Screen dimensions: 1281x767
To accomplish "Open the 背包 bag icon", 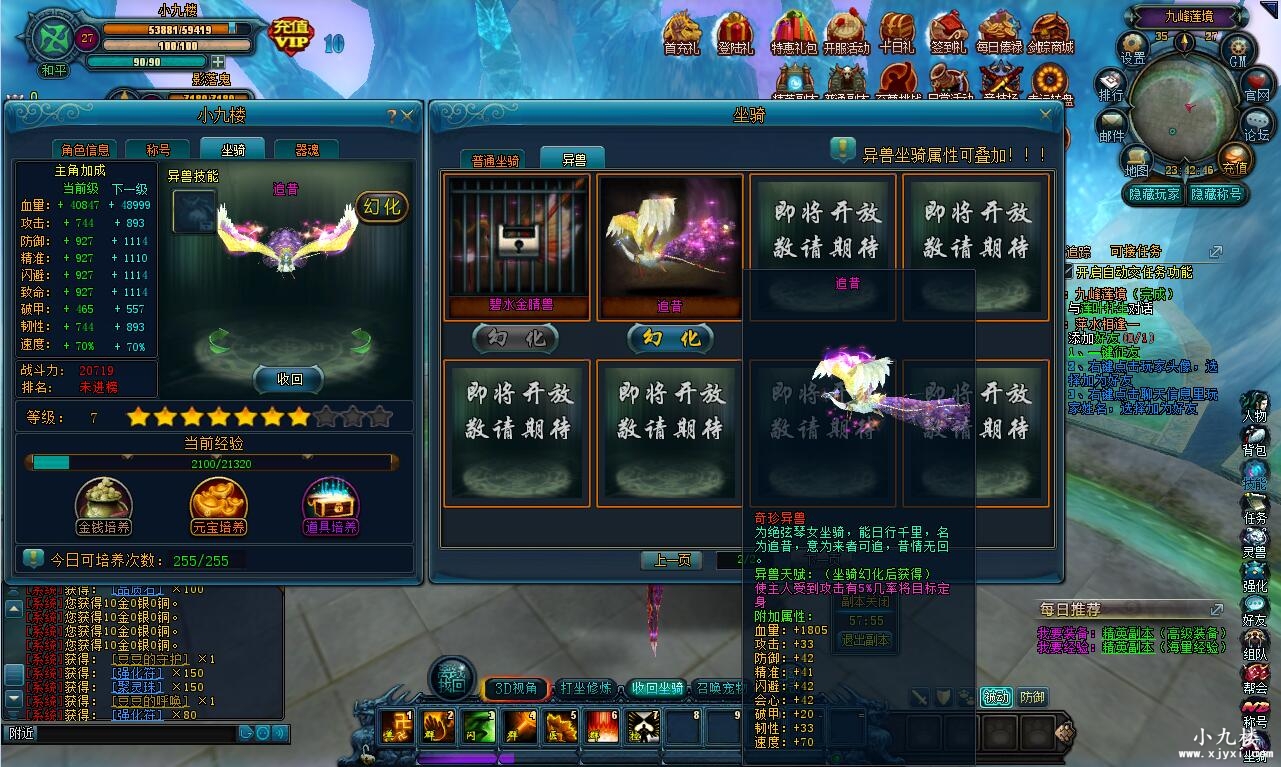I will point(1254,440).
